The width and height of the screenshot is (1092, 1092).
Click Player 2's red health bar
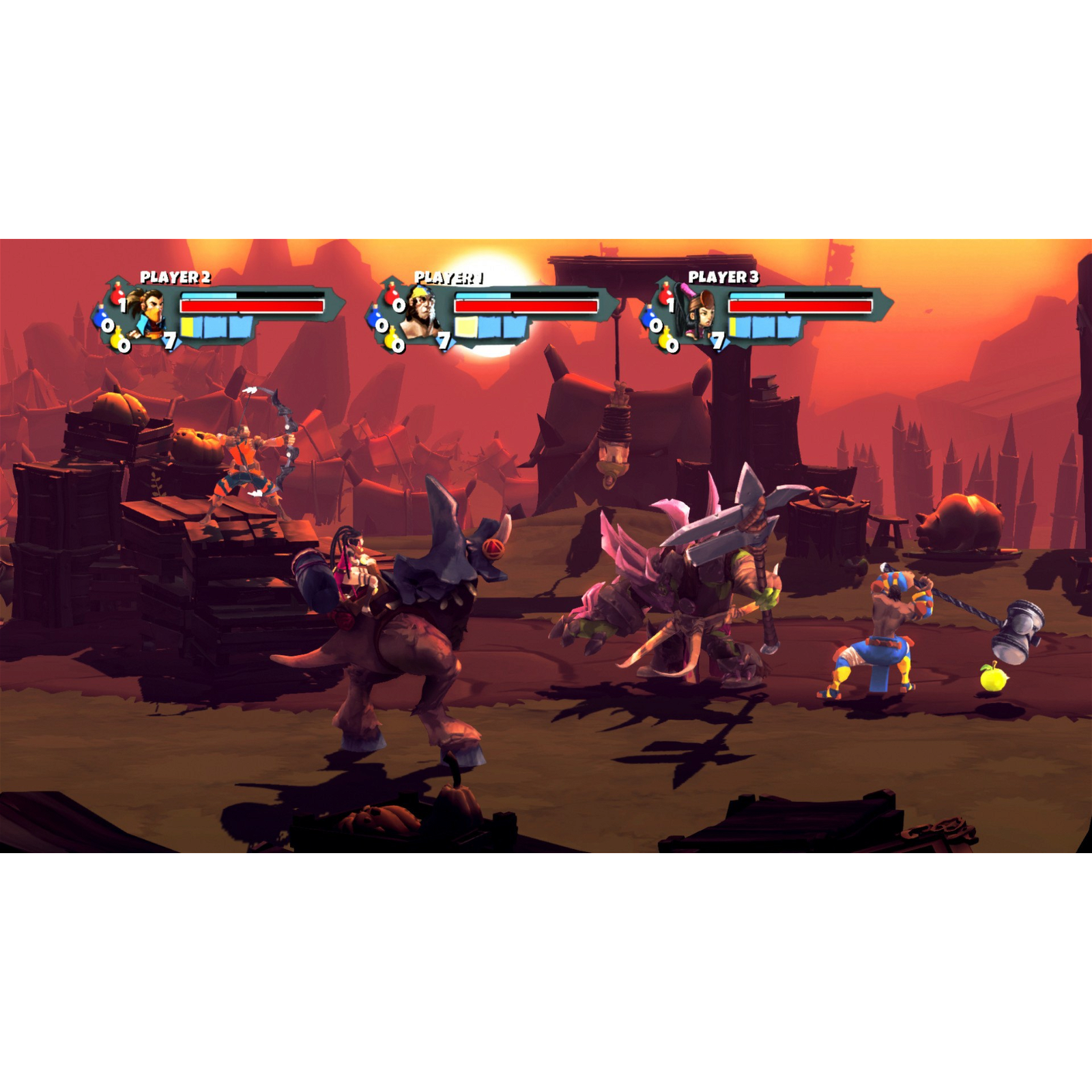coord(252,305)
